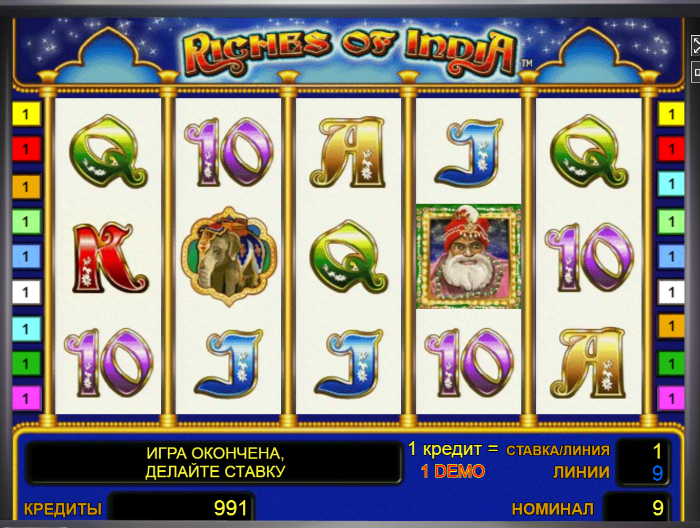Select the yellow payline marker on the left
This screenshot has height=528, width=700.
pos(26,113)
